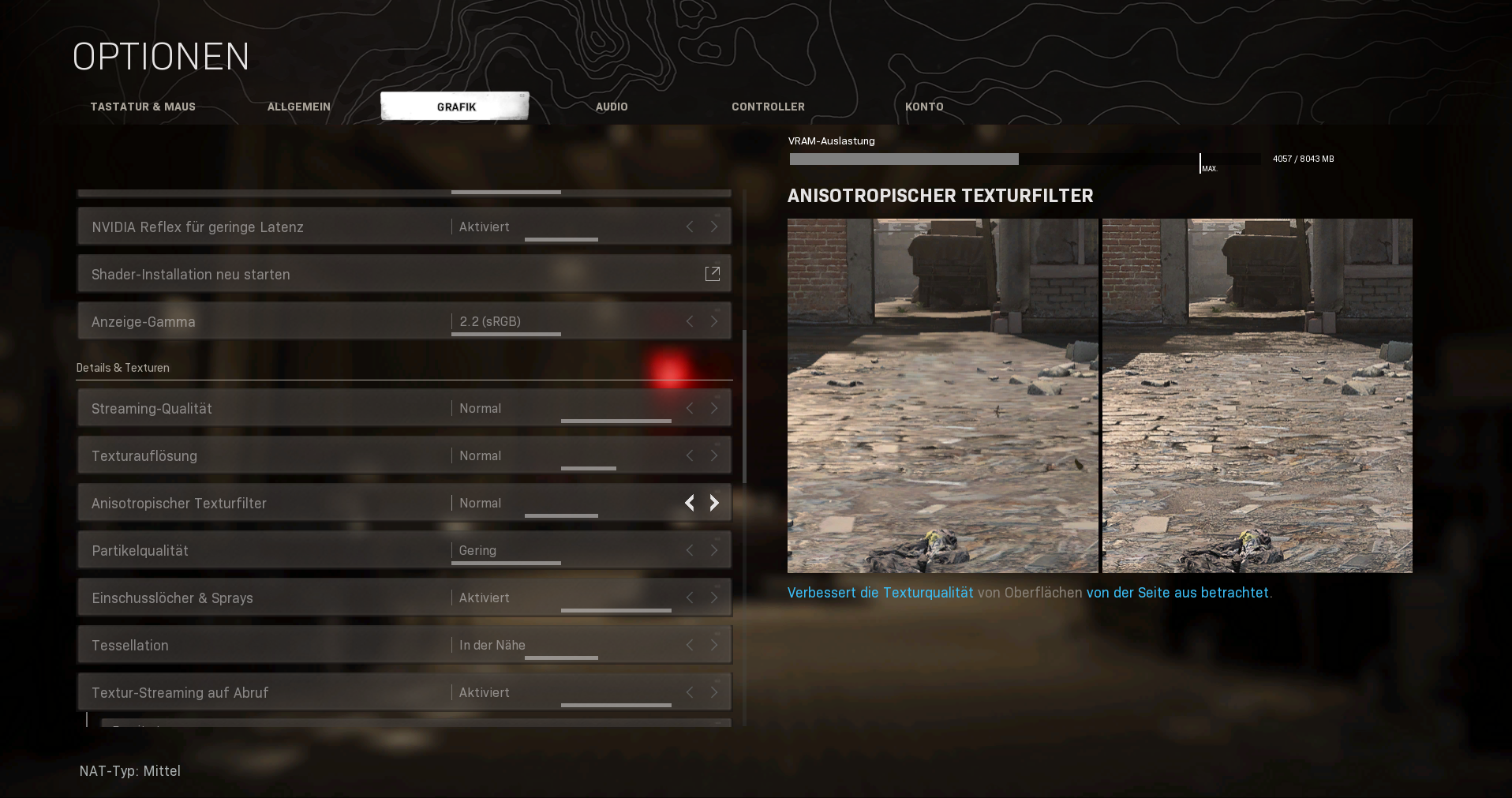The width and height of the screenshot is (1512, 798).
Task: Click the blue Texturqualität description link
Action: coord(926,592)
